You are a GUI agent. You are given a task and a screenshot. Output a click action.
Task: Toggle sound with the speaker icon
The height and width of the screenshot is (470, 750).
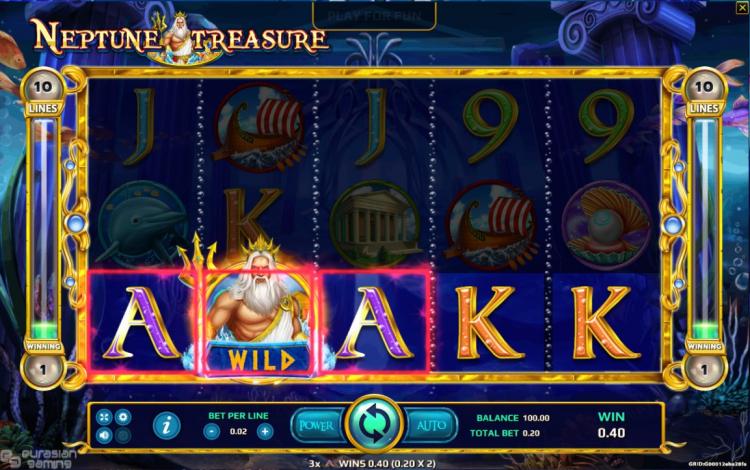tap(105, 435)
